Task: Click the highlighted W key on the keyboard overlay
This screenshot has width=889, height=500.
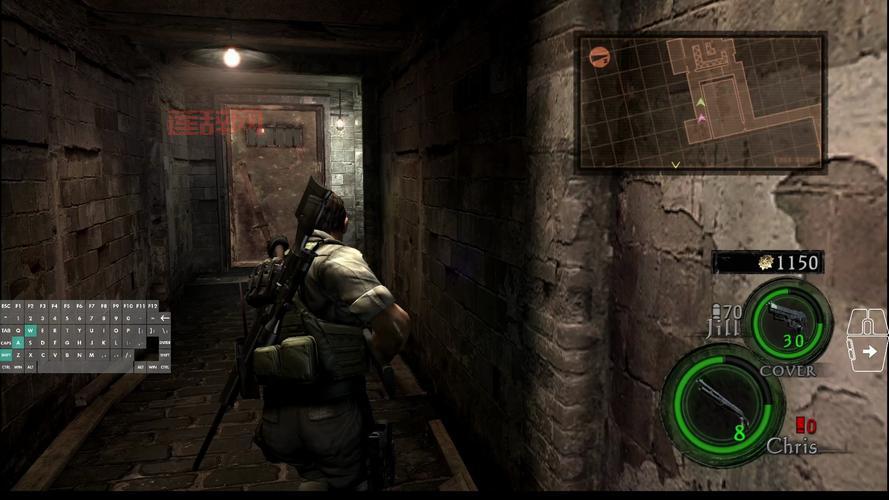Action: tap(30, 329)
